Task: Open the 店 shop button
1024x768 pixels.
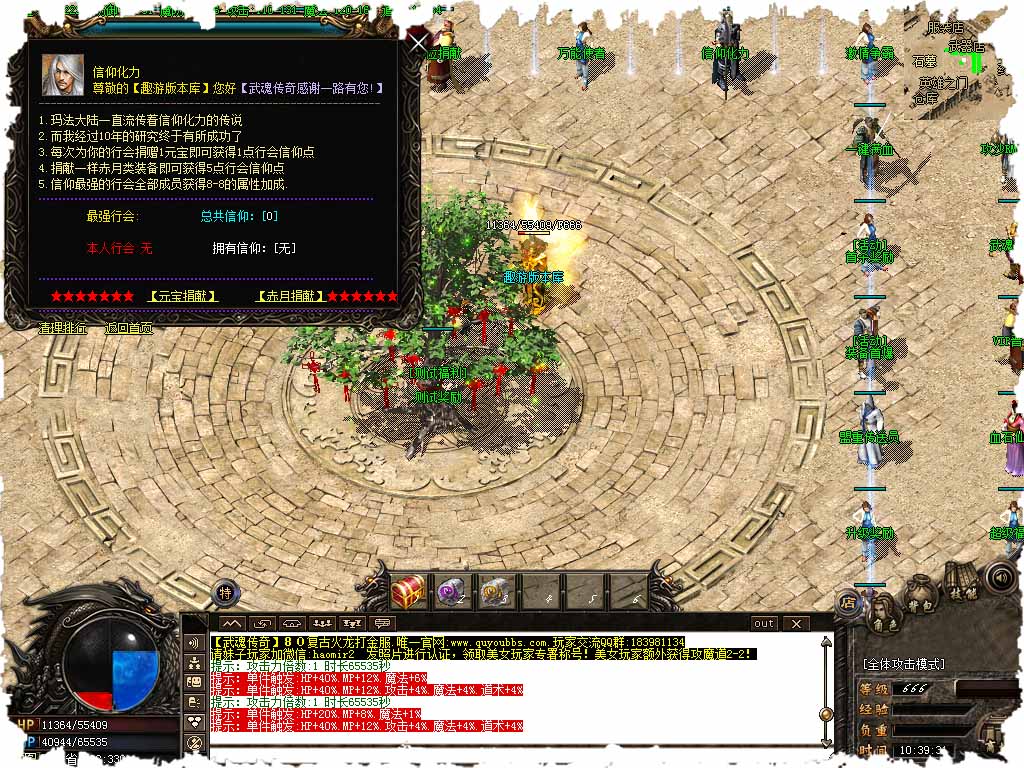Action: (x=848, y=602)
